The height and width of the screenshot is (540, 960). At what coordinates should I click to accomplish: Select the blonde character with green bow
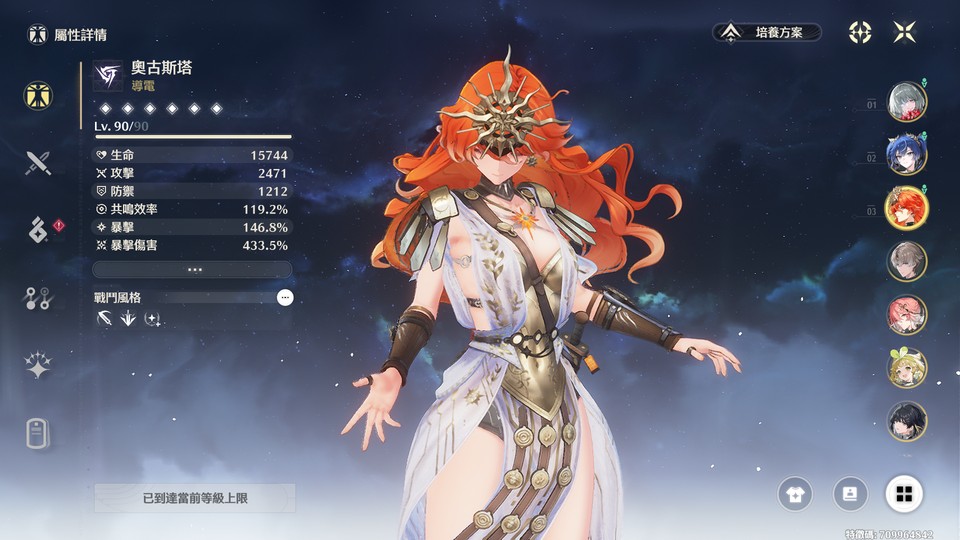(x=907, y=368)
